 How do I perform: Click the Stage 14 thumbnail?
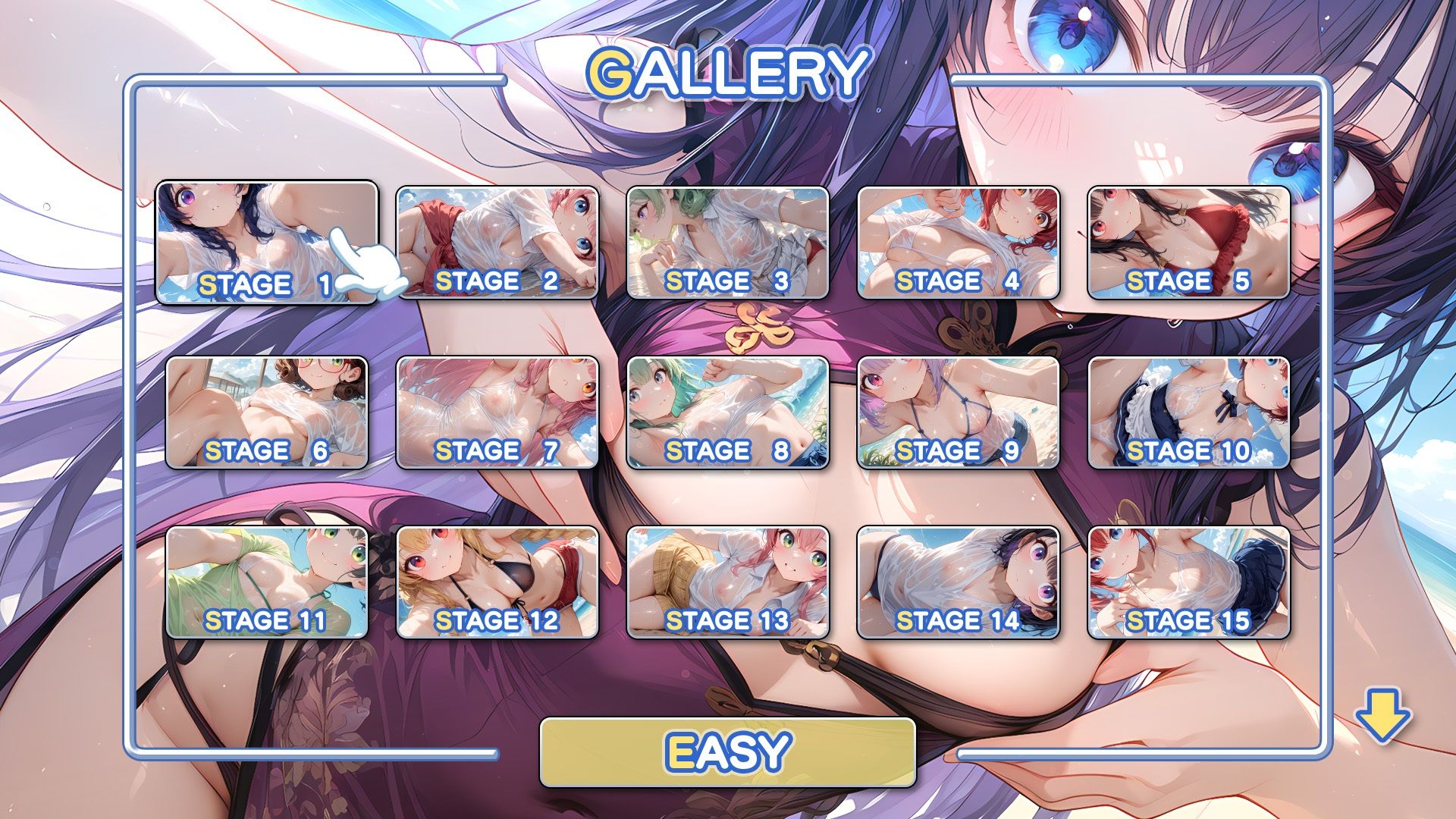pyautogui.click(x=958, y=582)
